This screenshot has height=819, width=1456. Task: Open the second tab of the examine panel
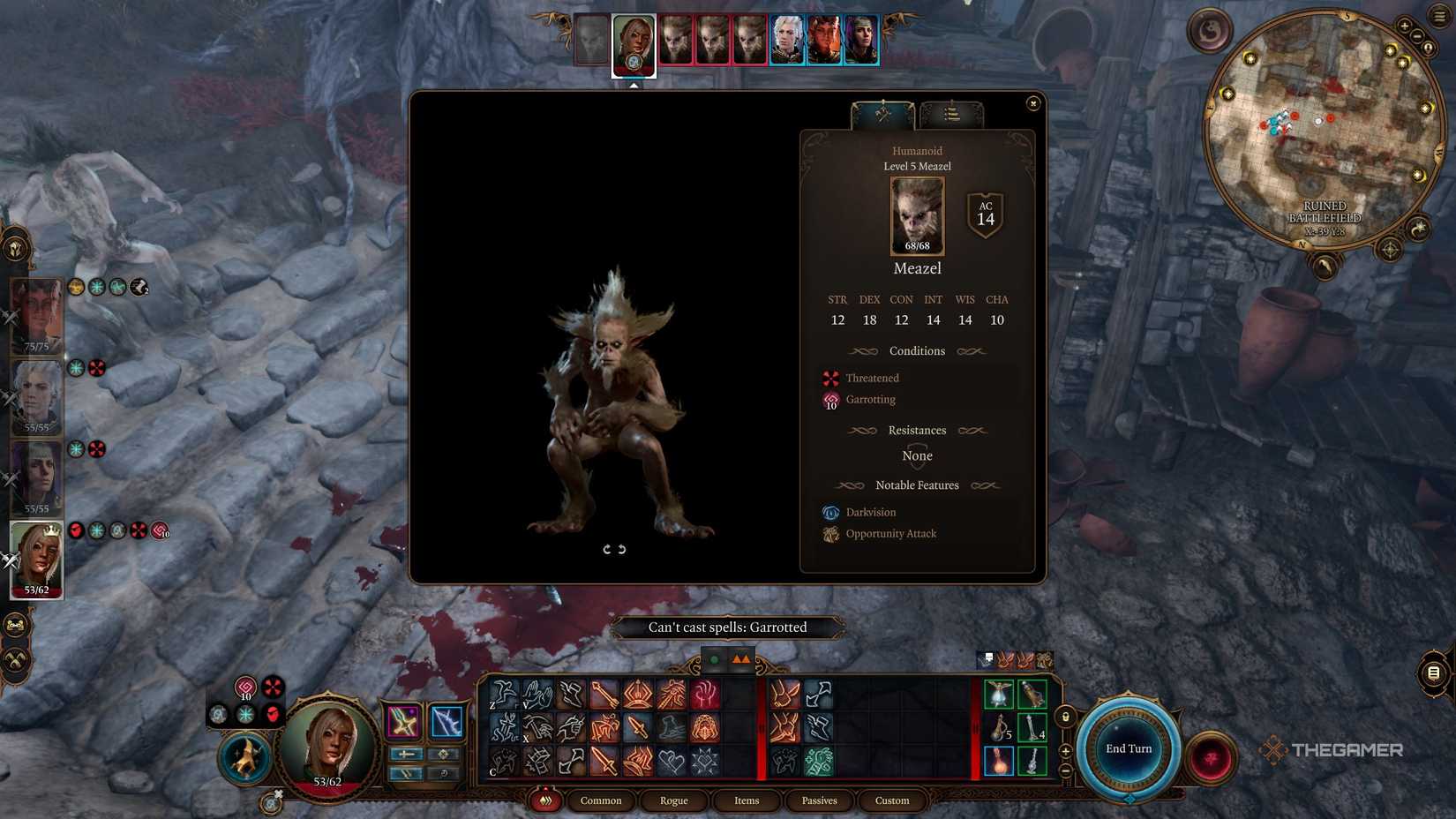click(951, 112)
